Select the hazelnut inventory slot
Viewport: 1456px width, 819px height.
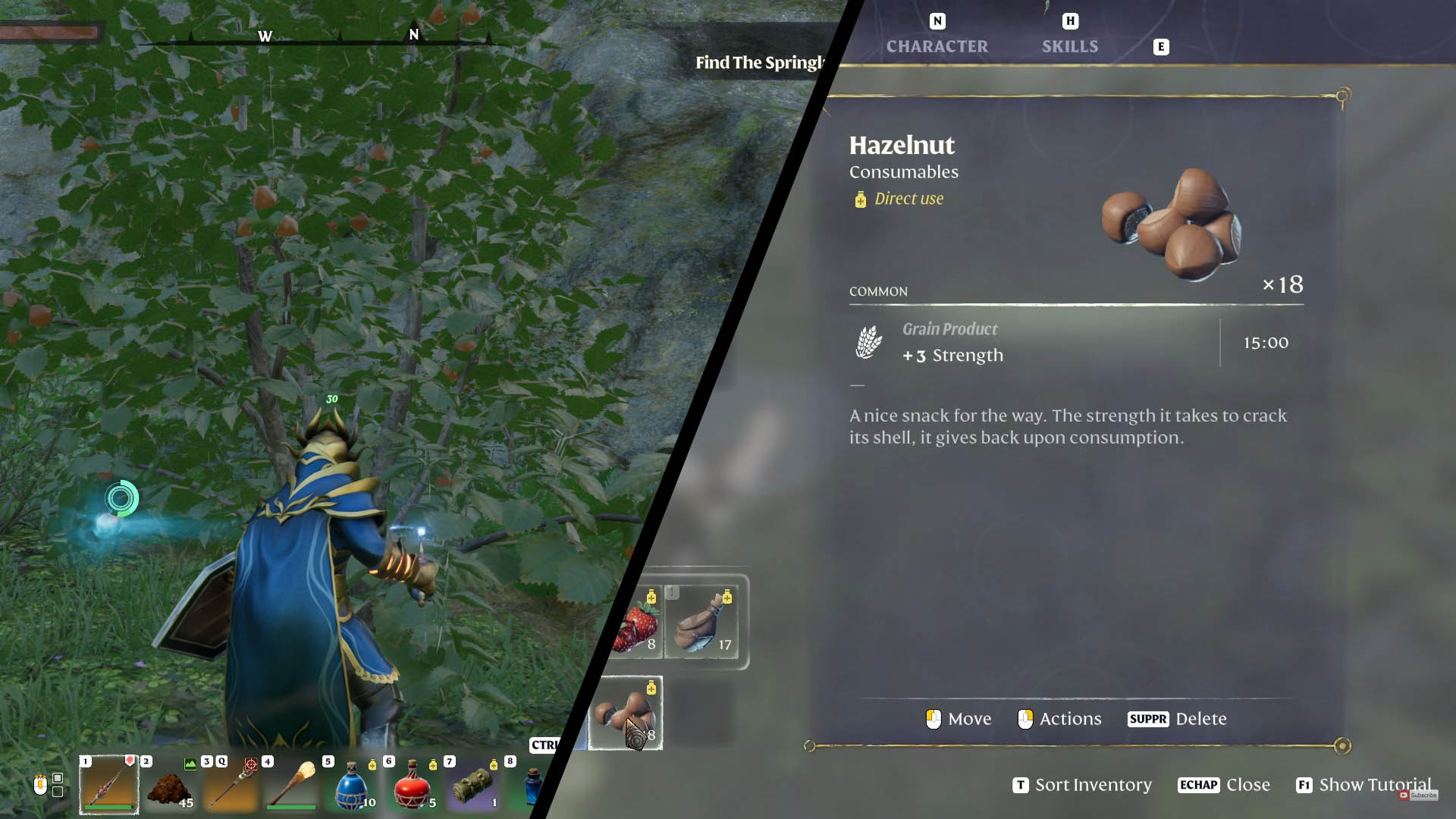626,714
